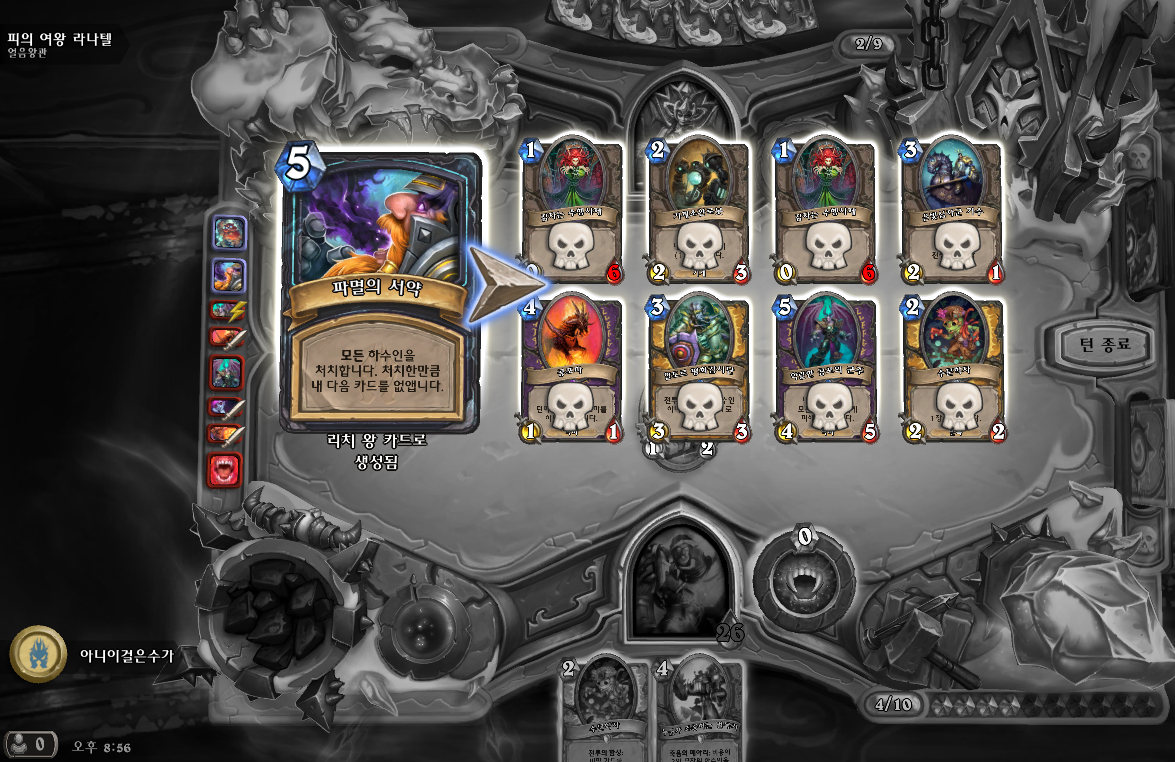
Task: Click the topmost history tile
Action: 226,233
